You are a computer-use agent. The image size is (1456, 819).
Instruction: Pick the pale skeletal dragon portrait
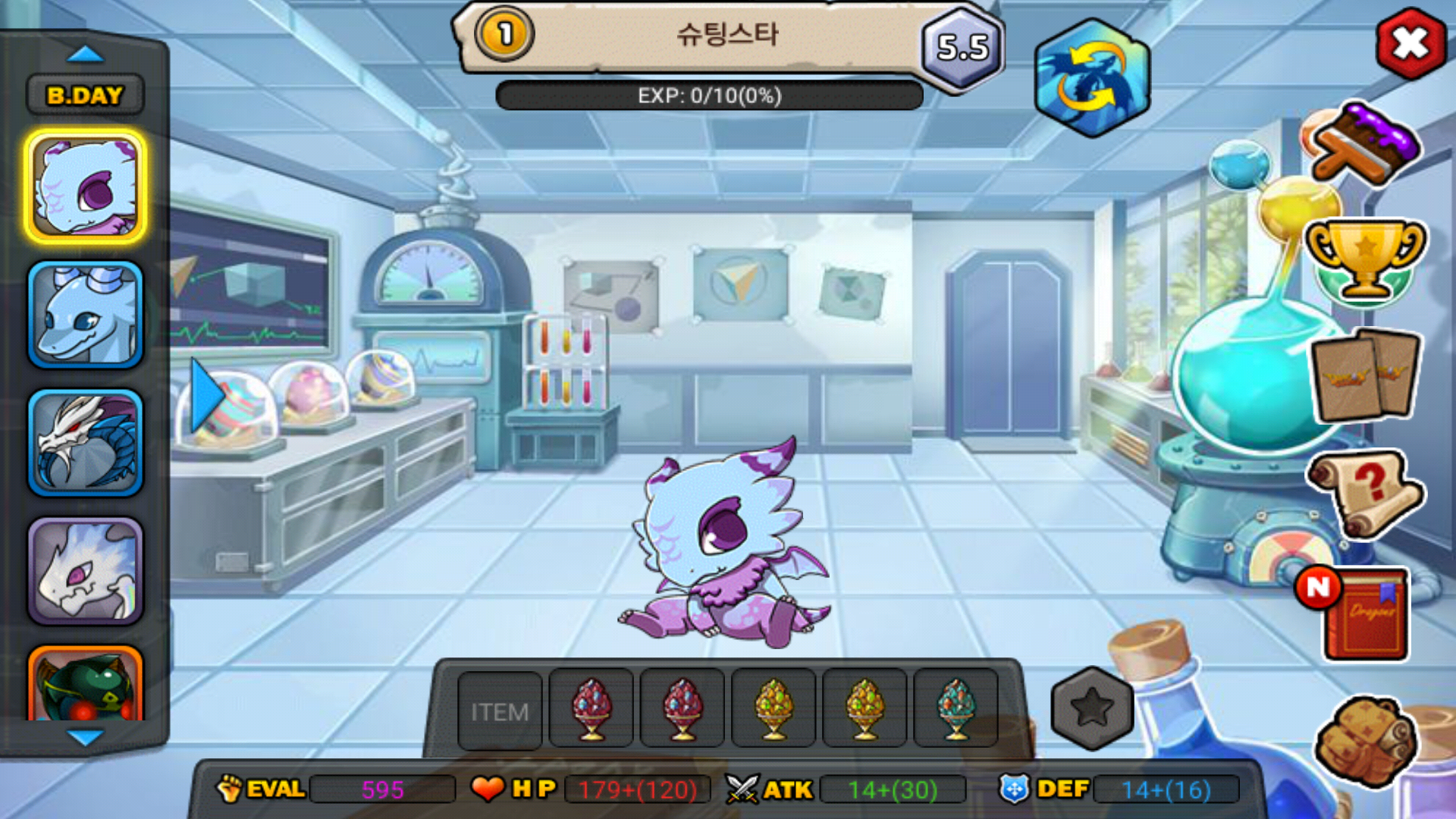(x=86, y=571)
